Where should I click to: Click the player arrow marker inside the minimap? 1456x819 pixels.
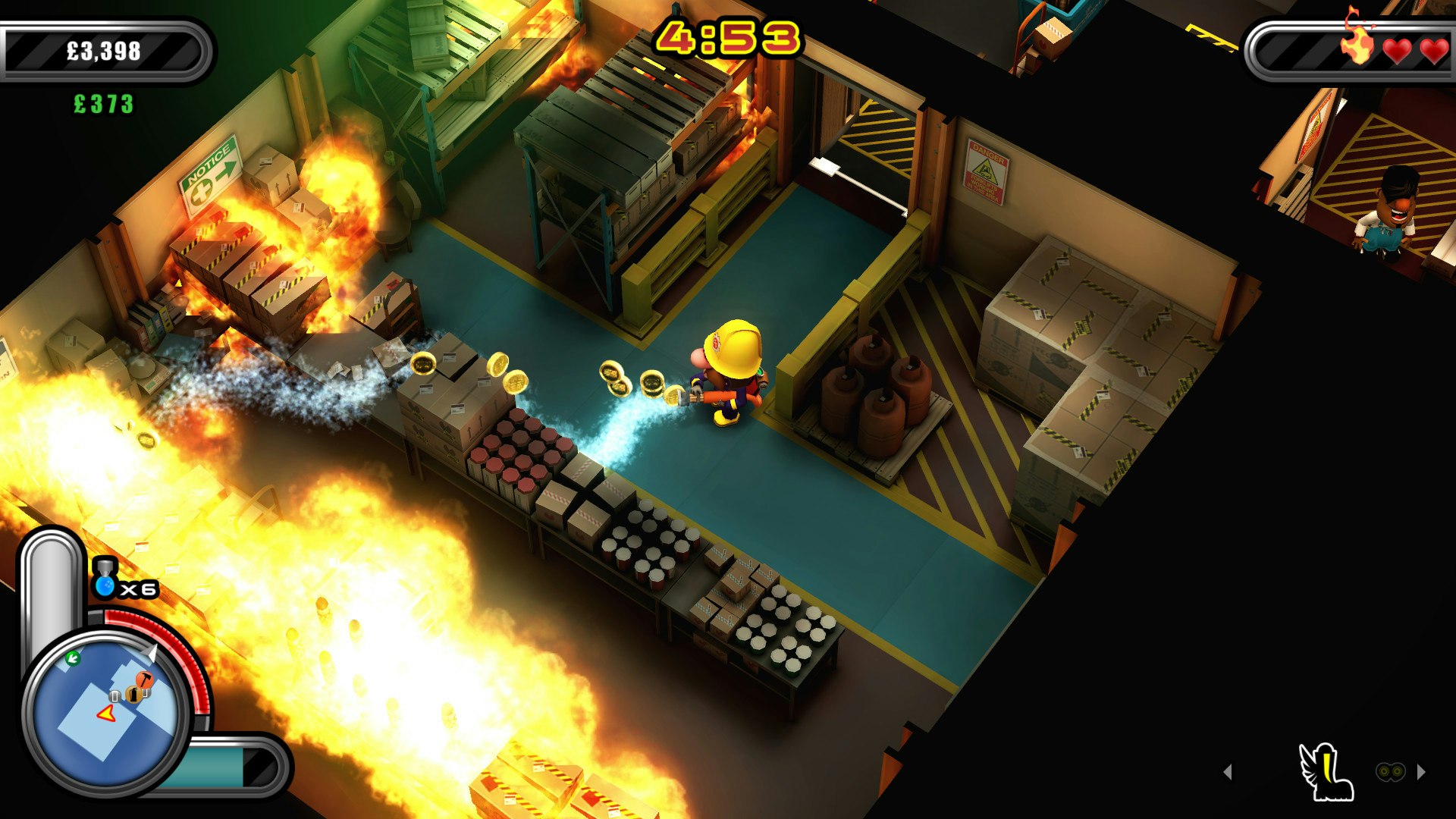tap(105, 714)
